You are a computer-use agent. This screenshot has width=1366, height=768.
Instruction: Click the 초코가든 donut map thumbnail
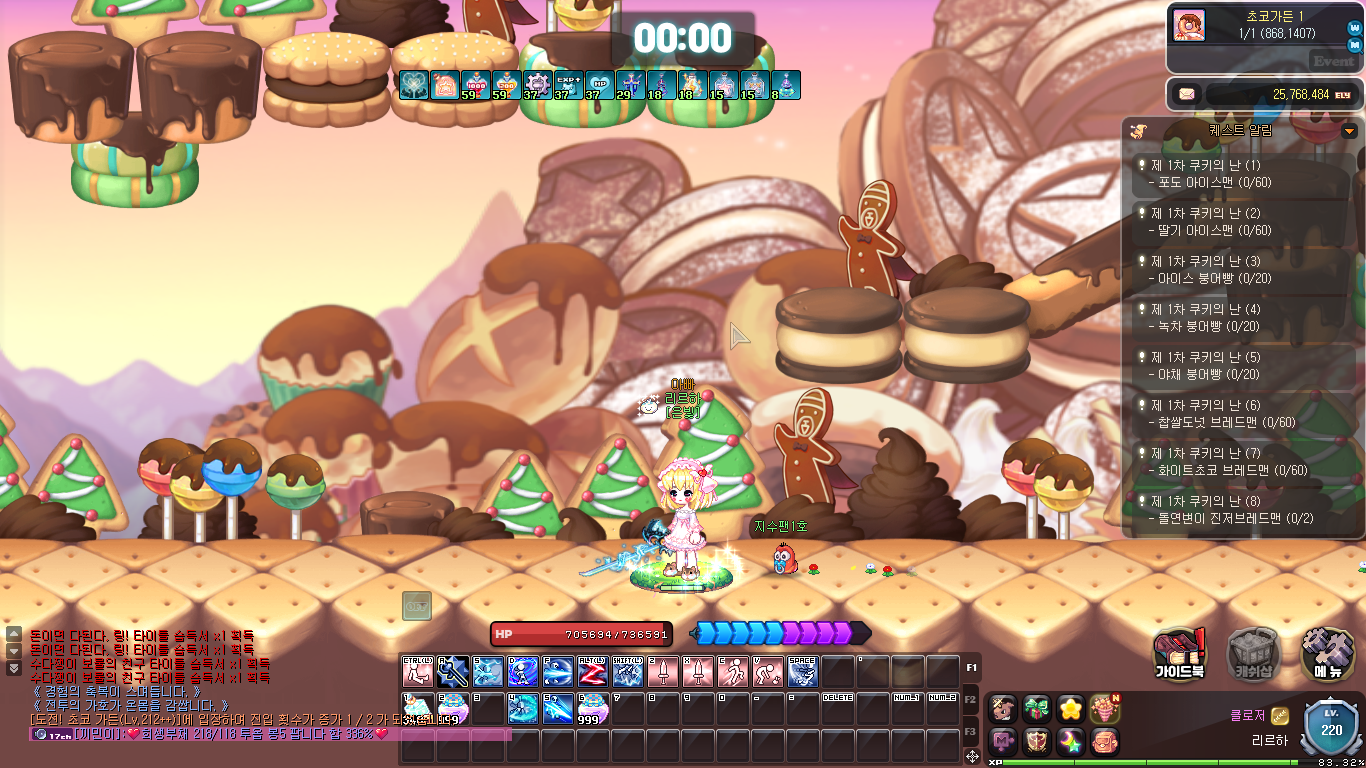pos(1189,26)
